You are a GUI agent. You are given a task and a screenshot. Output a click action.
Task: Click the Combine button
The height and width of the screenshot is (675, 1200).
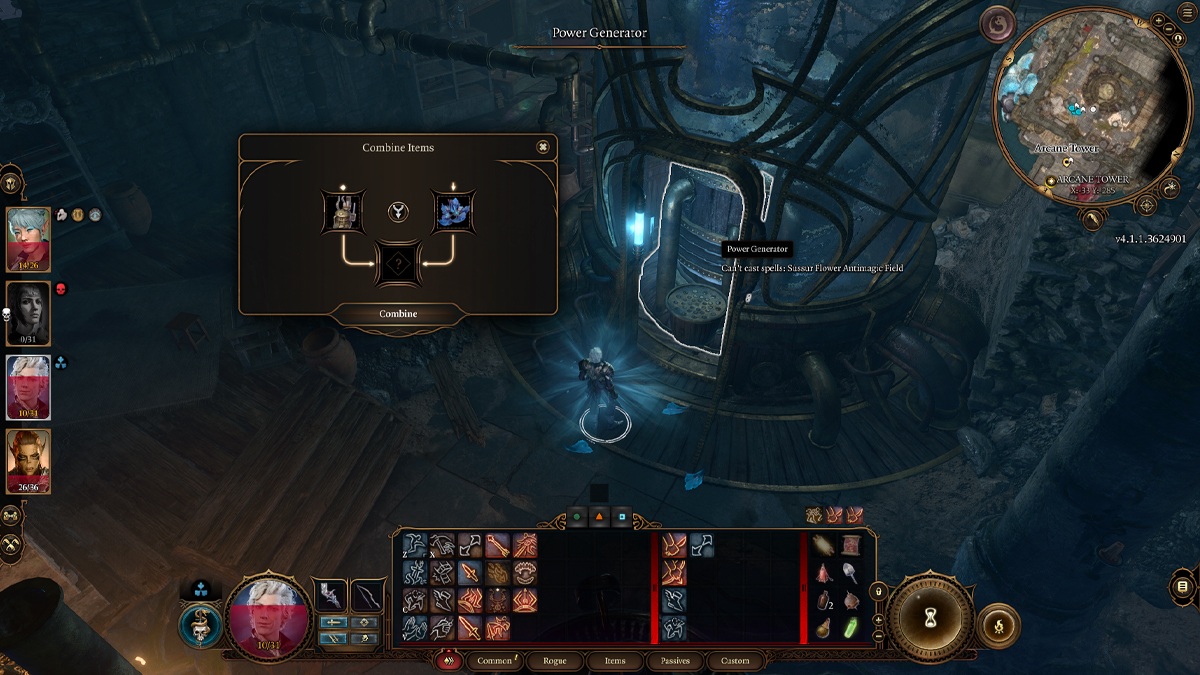coord(398,314)
